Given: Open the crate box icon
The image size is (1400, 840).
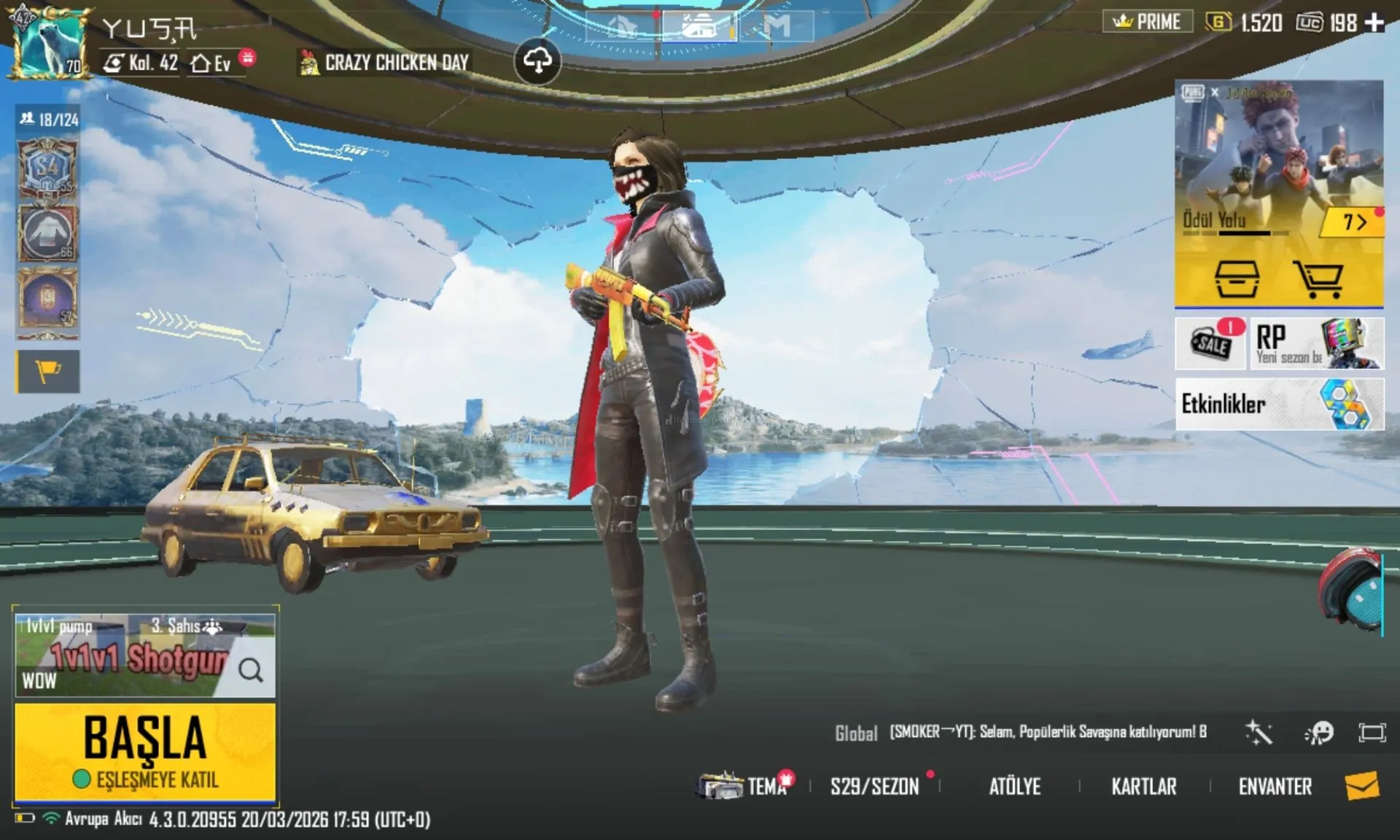Looking at the screenshot, I should pos(1237,279).
